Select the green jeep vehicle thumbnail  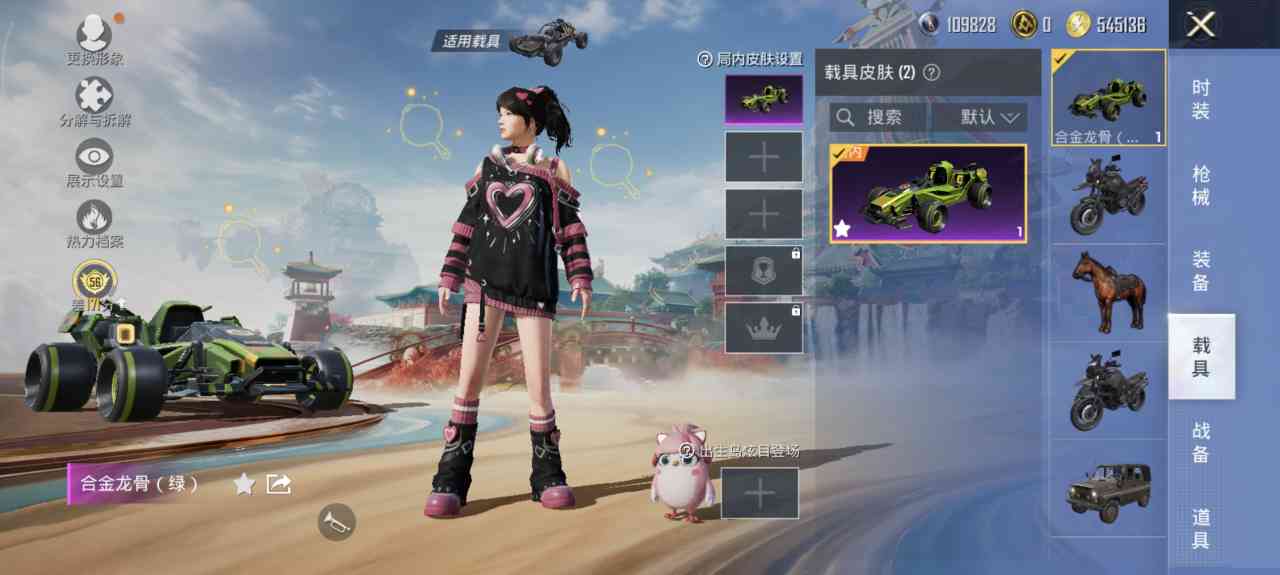(x=1108, y=490)
